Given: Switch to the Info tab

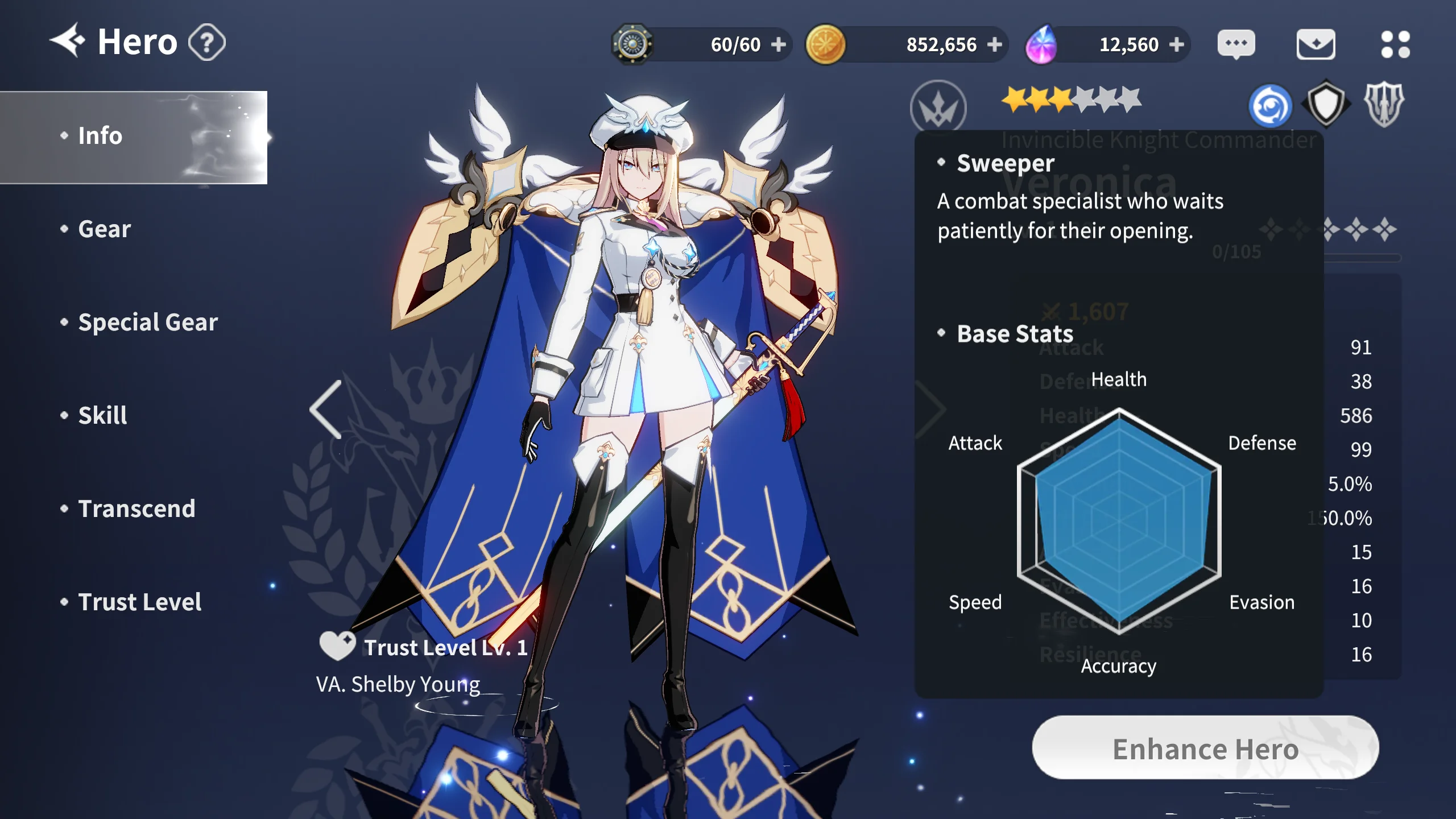Looking at the screenshot, I should 100,136.
